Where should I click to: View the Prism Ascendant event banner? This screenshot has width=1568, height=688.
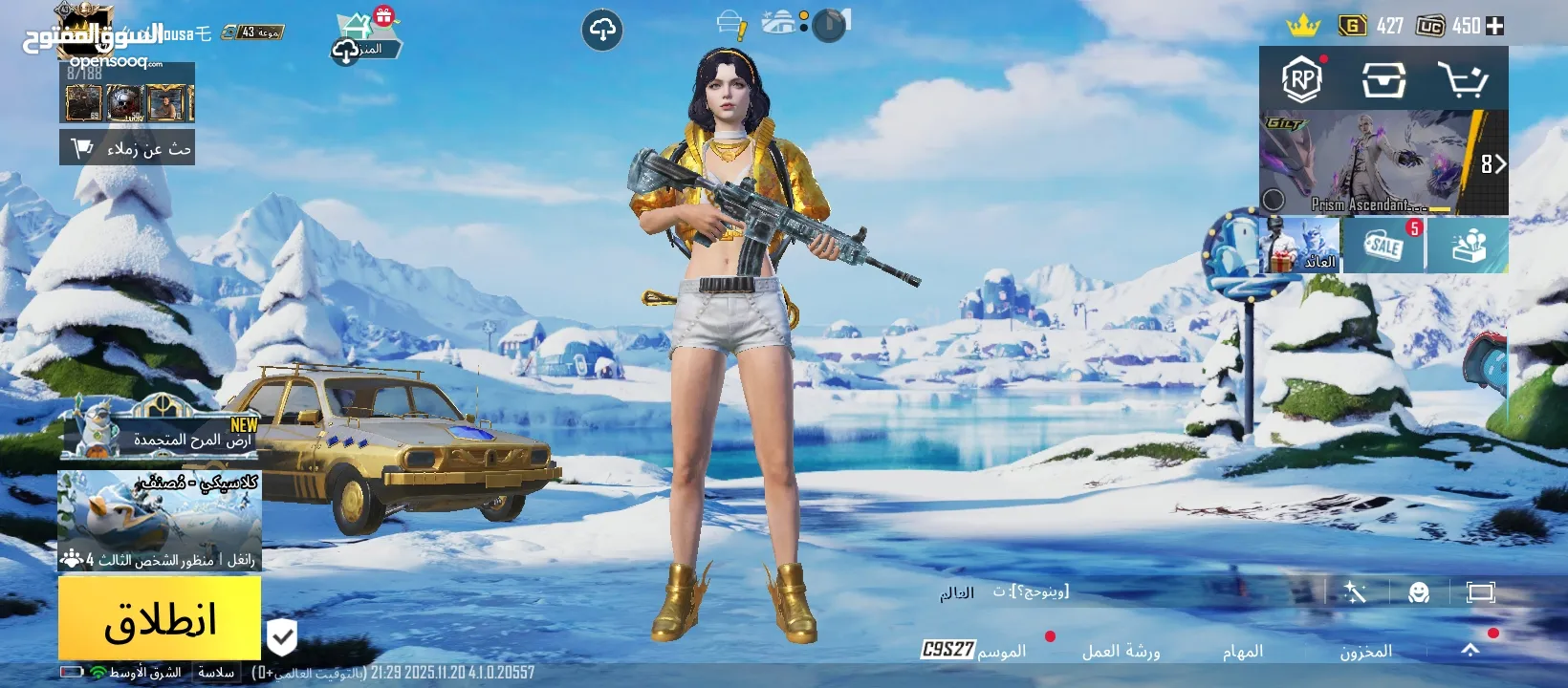[x=1383, y=162]
